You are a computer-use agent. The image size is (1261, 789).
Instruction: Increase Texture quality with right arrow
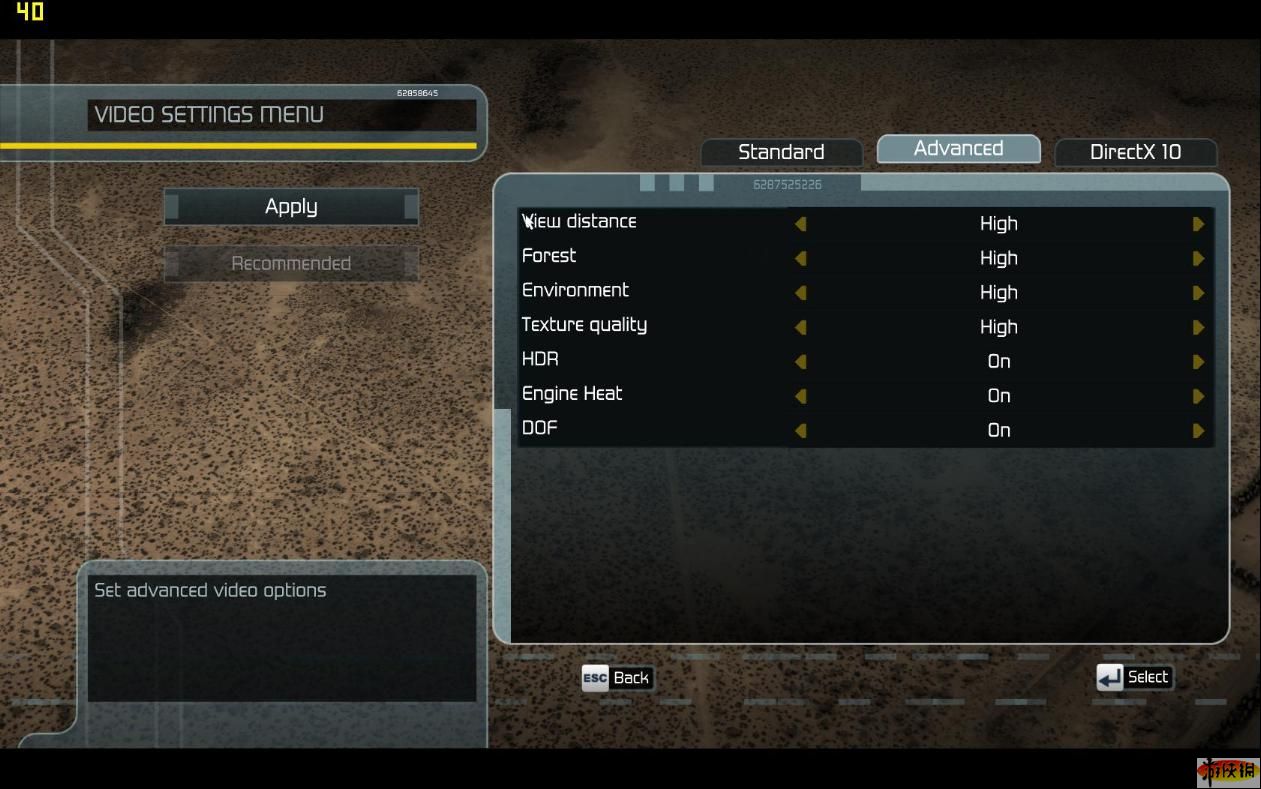(1198, 327)
